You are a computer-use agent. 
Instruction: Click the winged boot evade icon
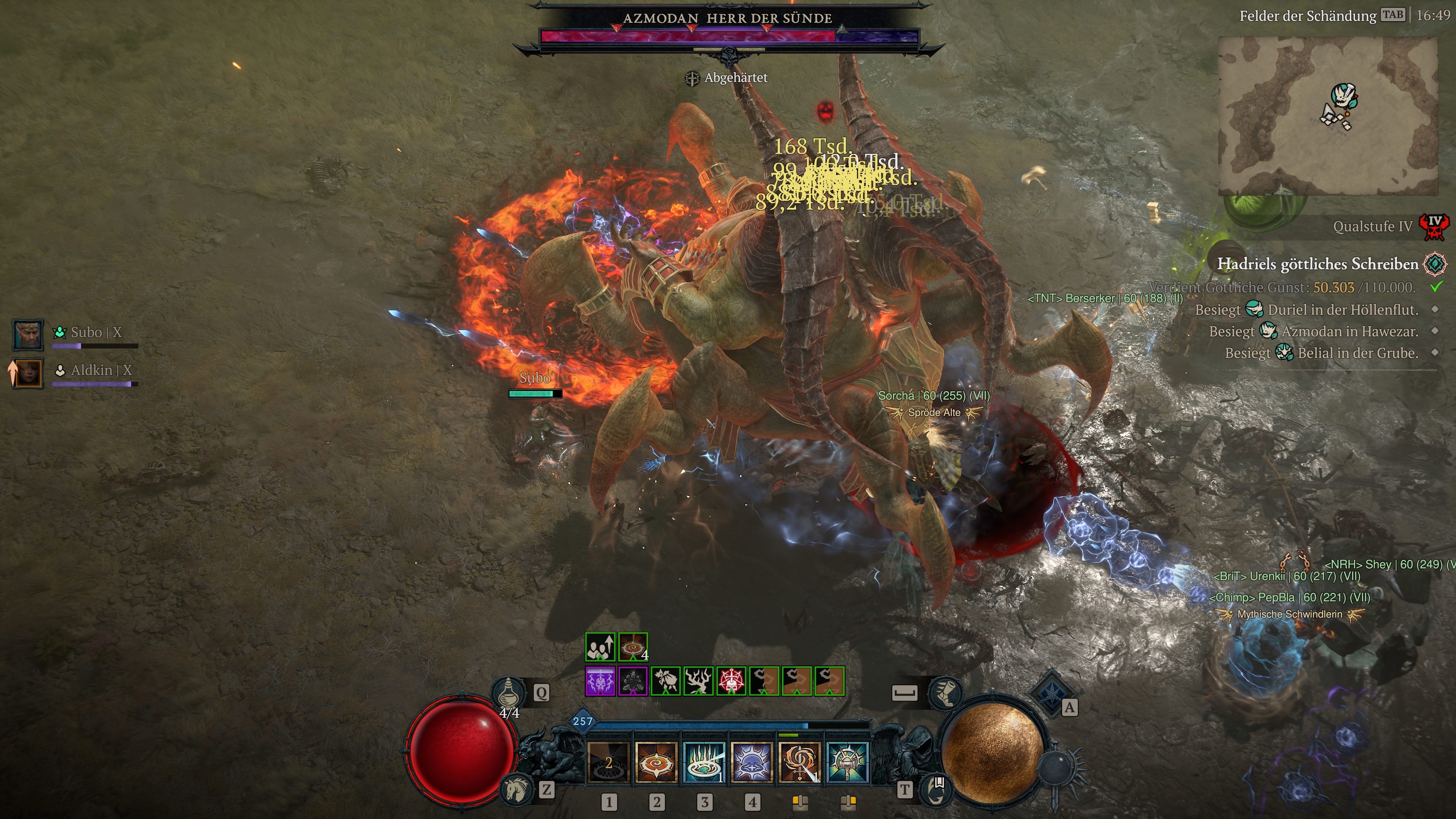[x=946, y=692]
